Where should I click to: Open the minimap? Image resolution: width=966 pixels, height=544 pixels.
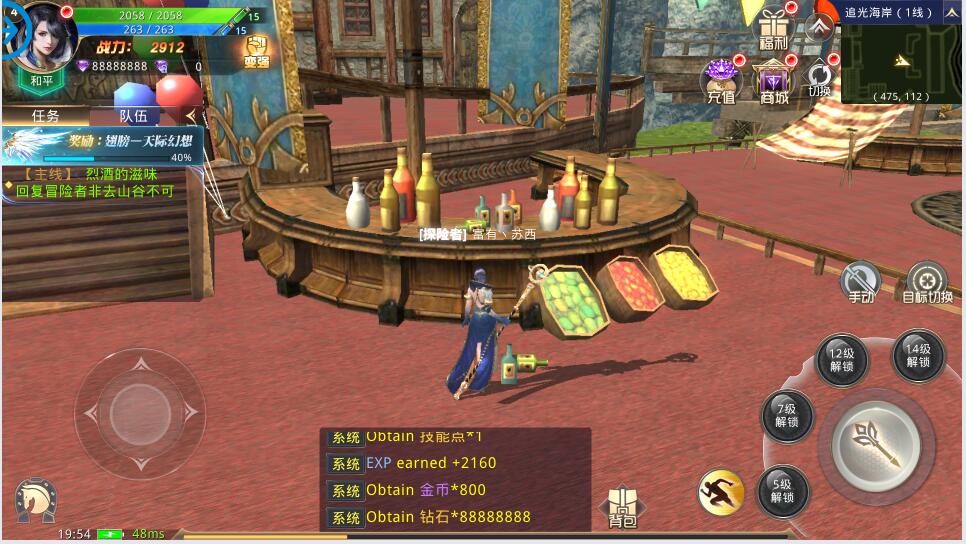(902, 62)
